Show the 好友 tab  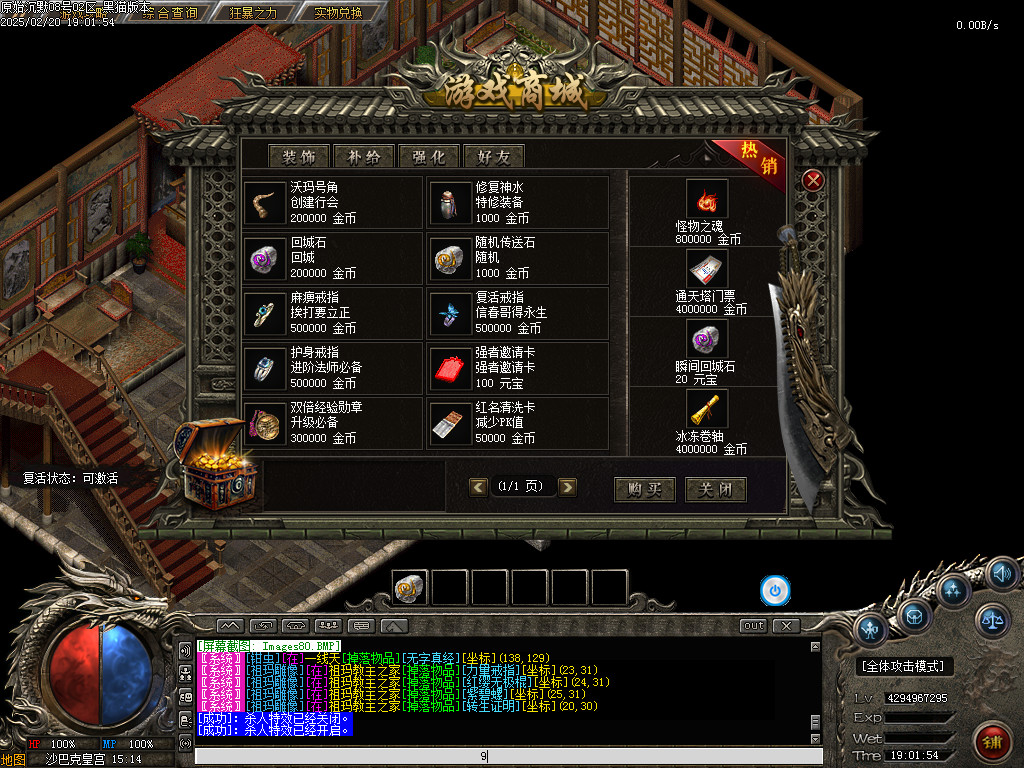pos(494,156)
